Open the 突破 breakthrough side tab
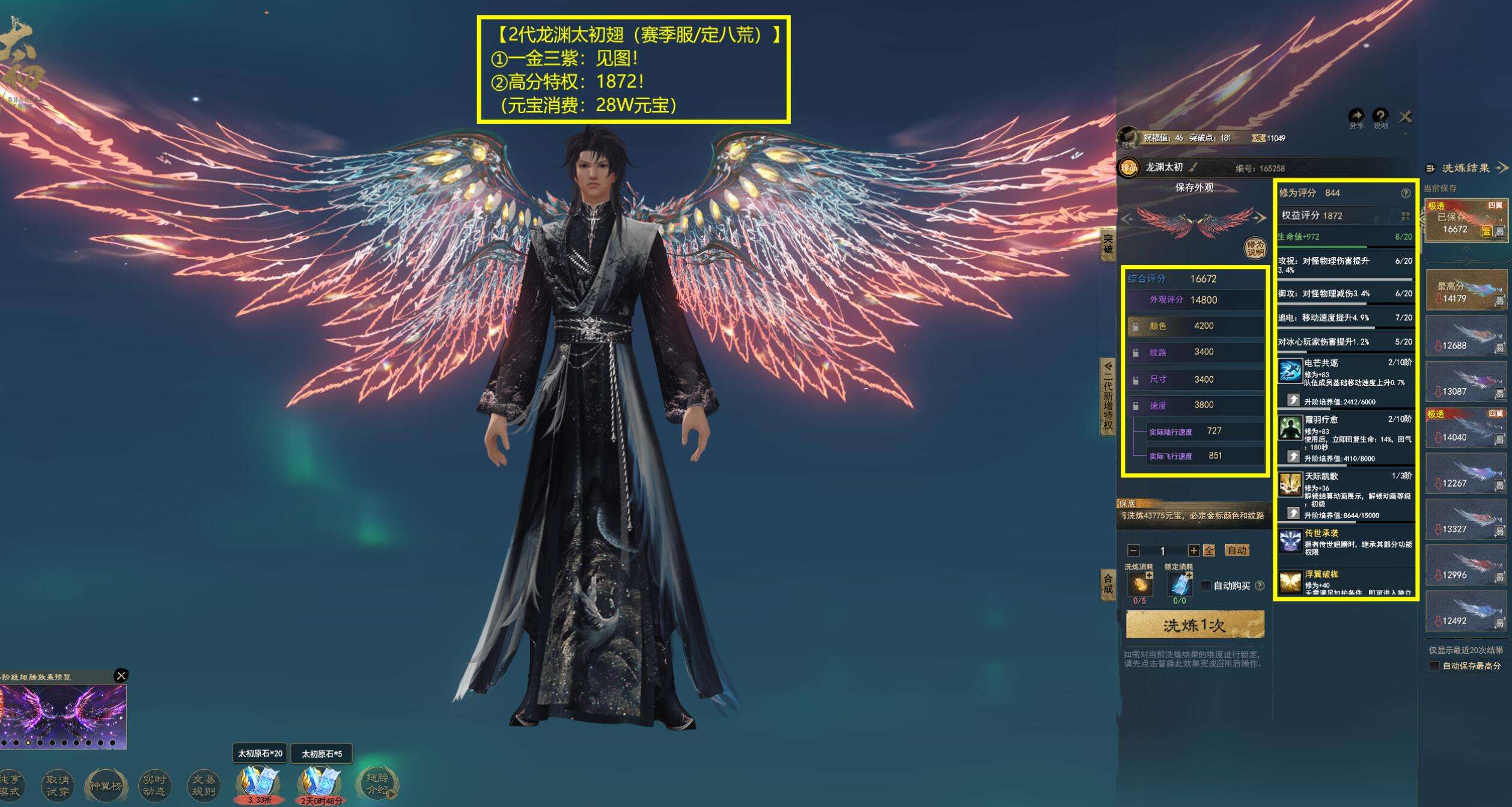Image resolution: width=1512 pixels, height=807 pixels. point(1108,244)
